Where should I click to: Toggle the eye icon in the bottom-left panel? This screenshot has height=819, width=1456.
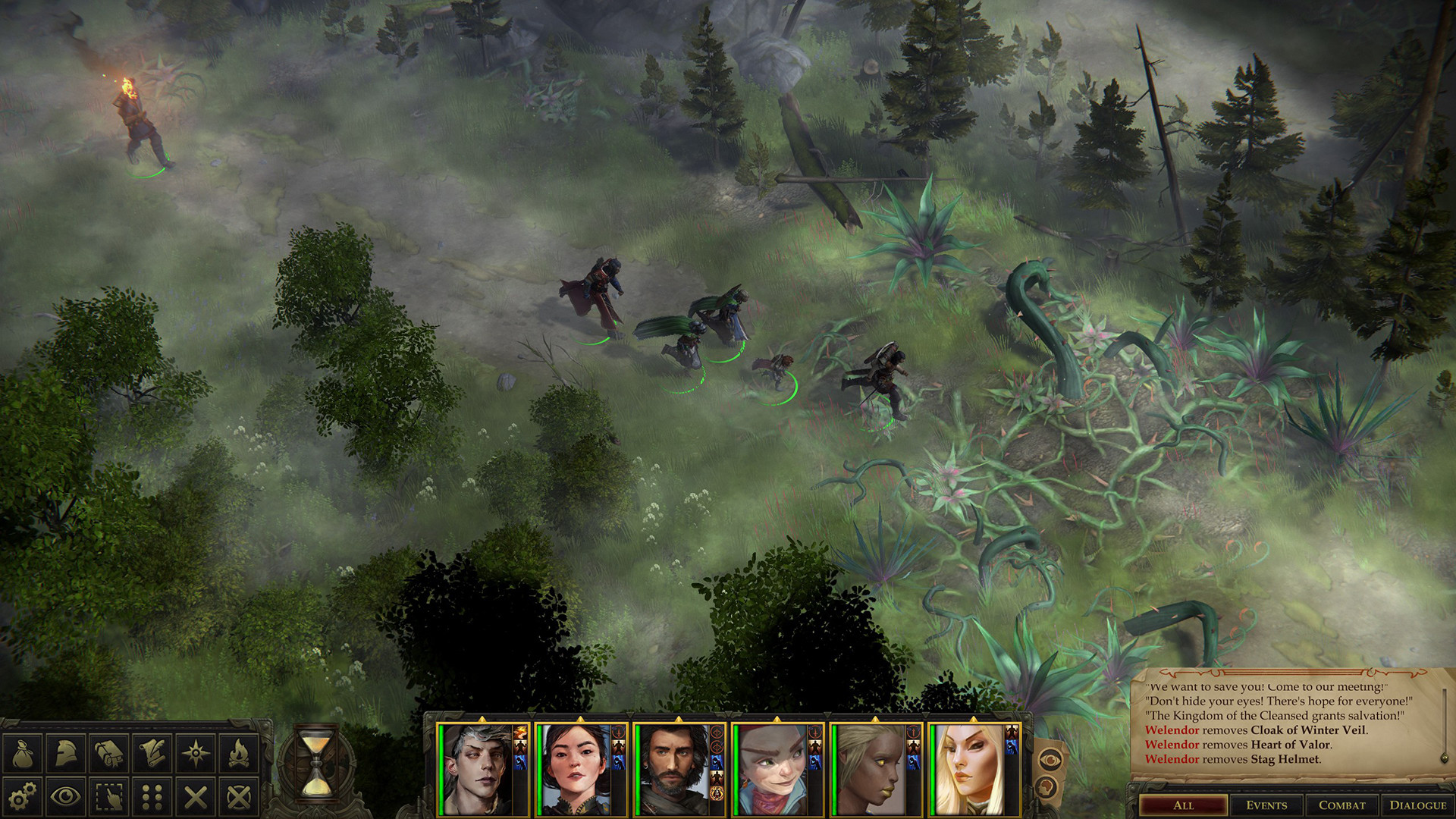click(66, 796)
